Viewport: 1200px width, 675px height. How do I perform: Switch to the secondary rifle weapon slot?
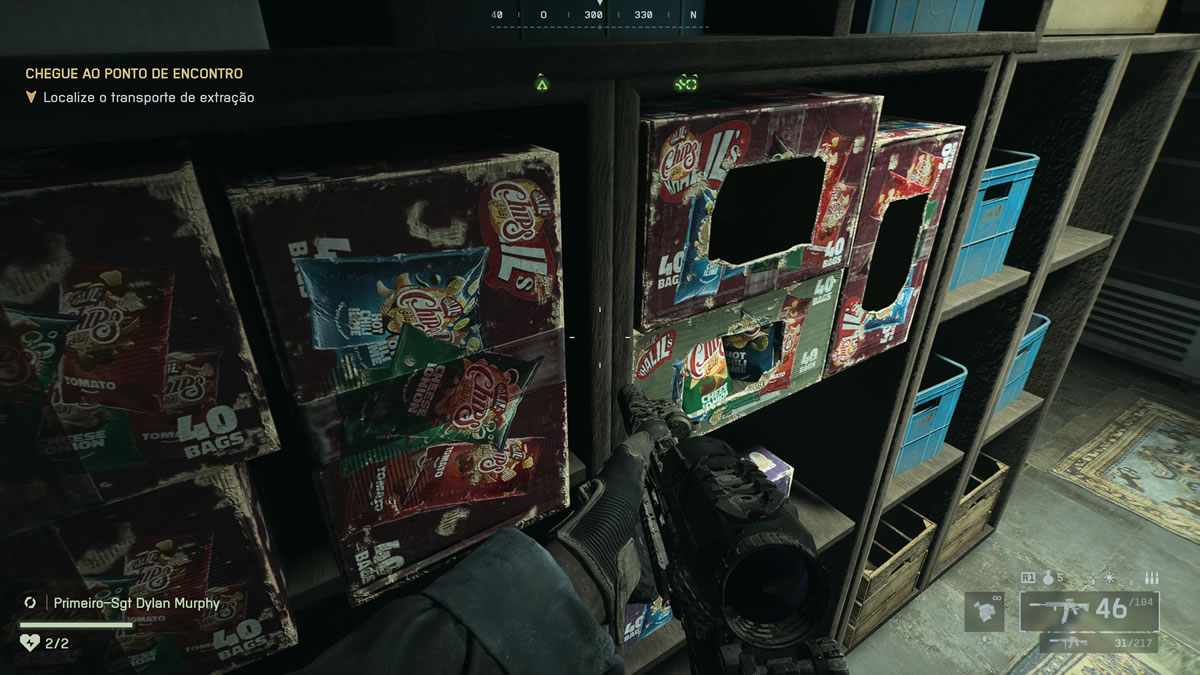(x=1102, y=642)
